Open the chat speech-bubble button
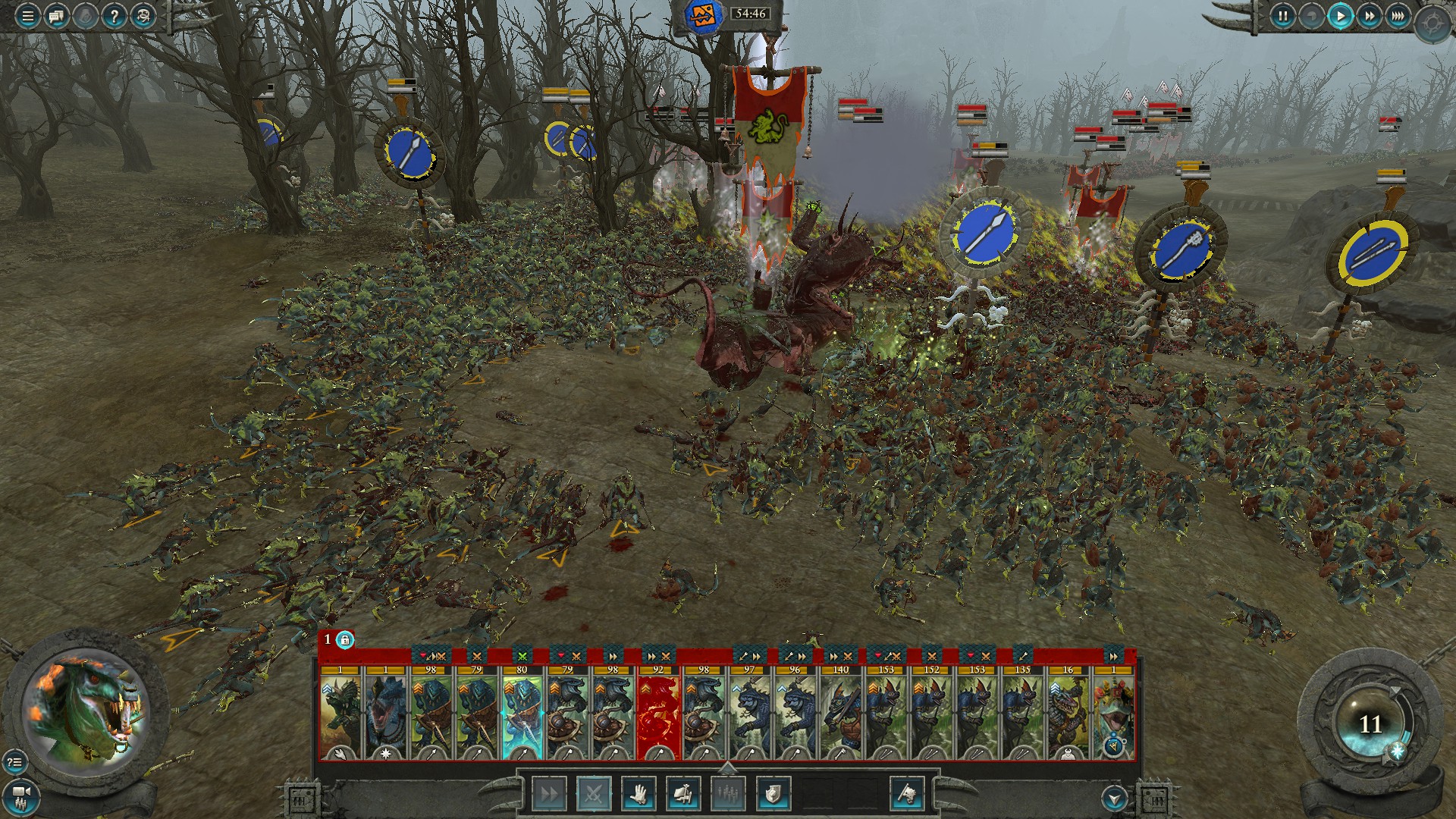Screen dimensions: 1456x819 (56, 15)
